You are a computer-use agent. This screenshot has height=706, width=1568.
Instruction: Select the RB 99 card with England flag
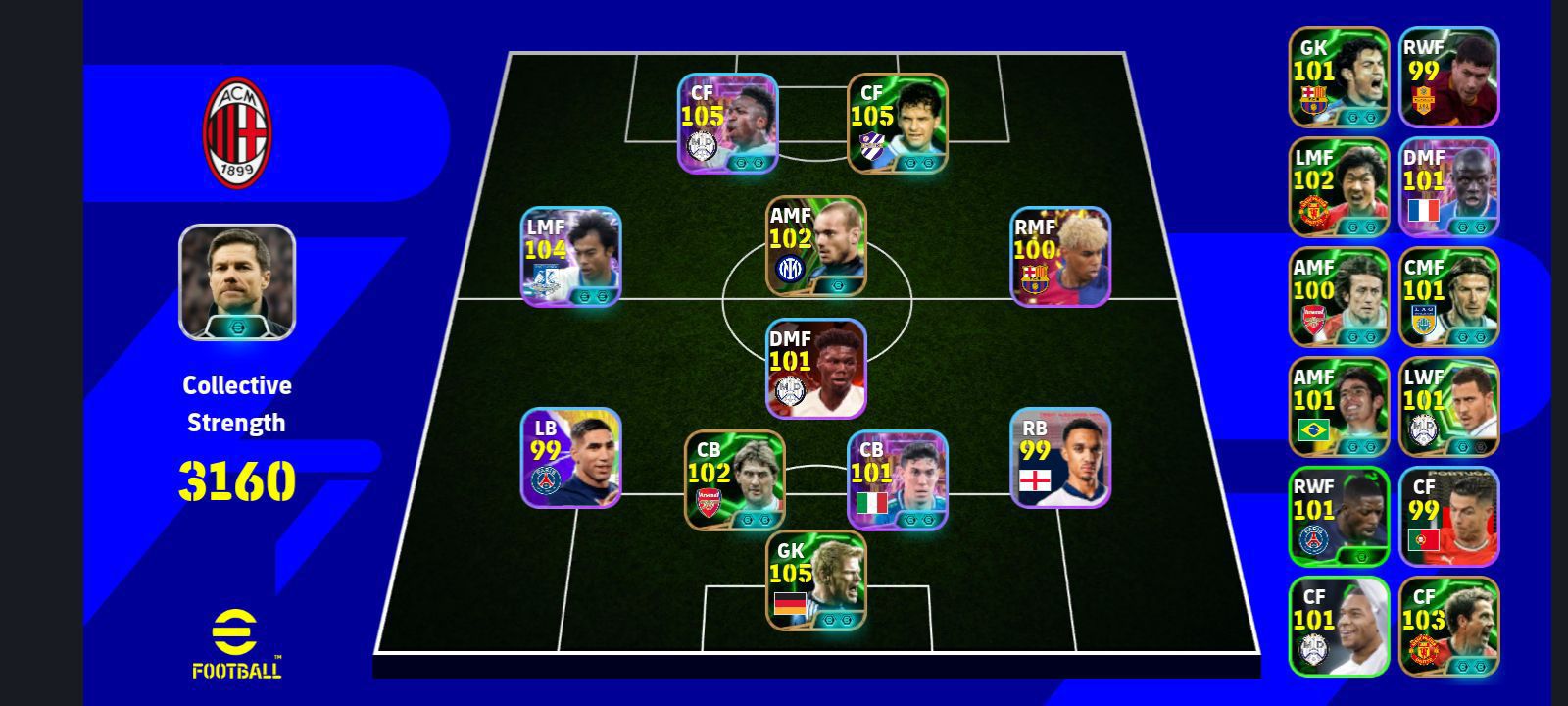click(x=1060, y=458)
